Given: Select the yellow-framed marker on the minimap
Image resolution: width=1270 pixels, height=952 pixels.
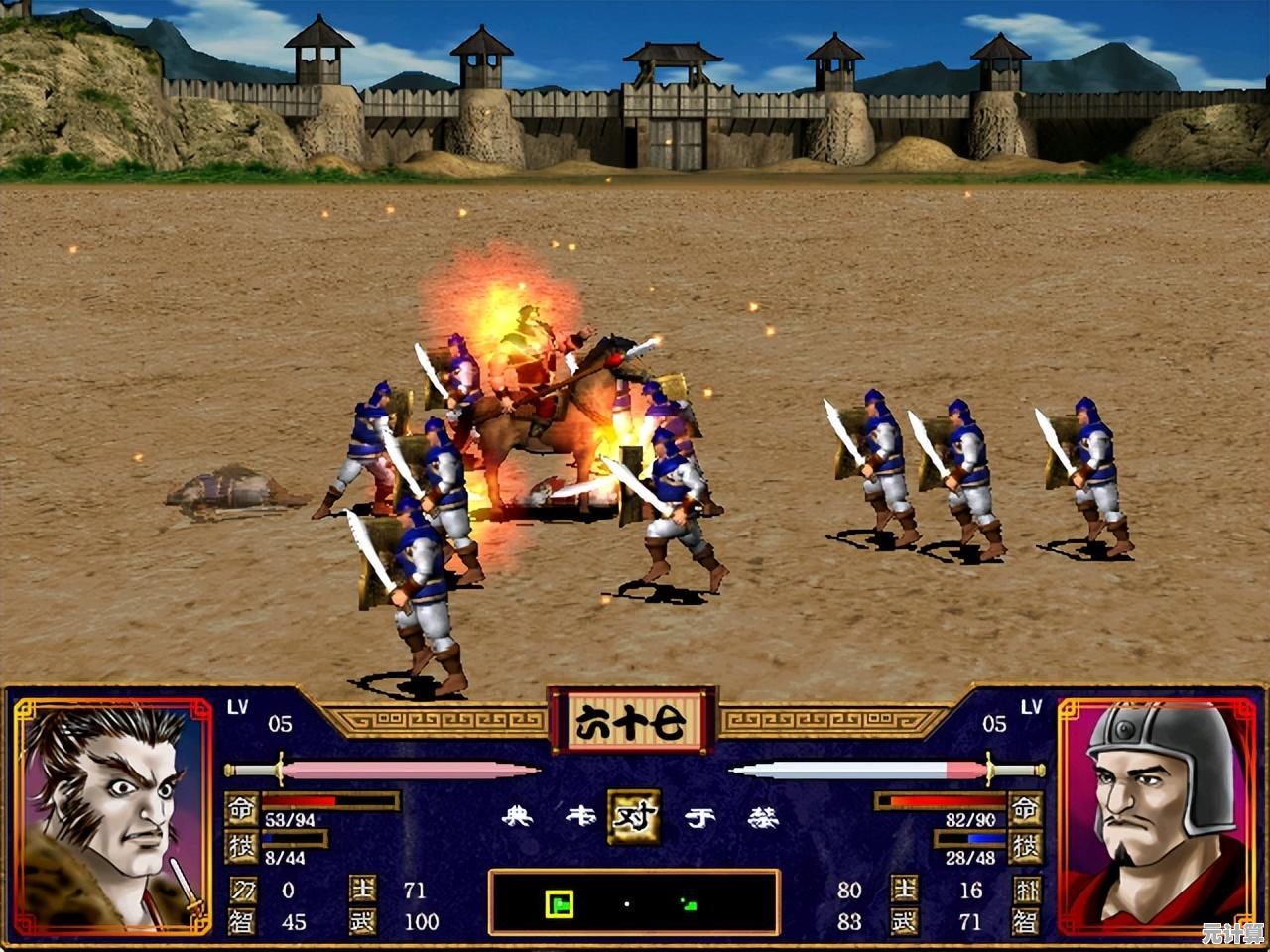Looking at the screenshot, I should (x=560, y=903).
